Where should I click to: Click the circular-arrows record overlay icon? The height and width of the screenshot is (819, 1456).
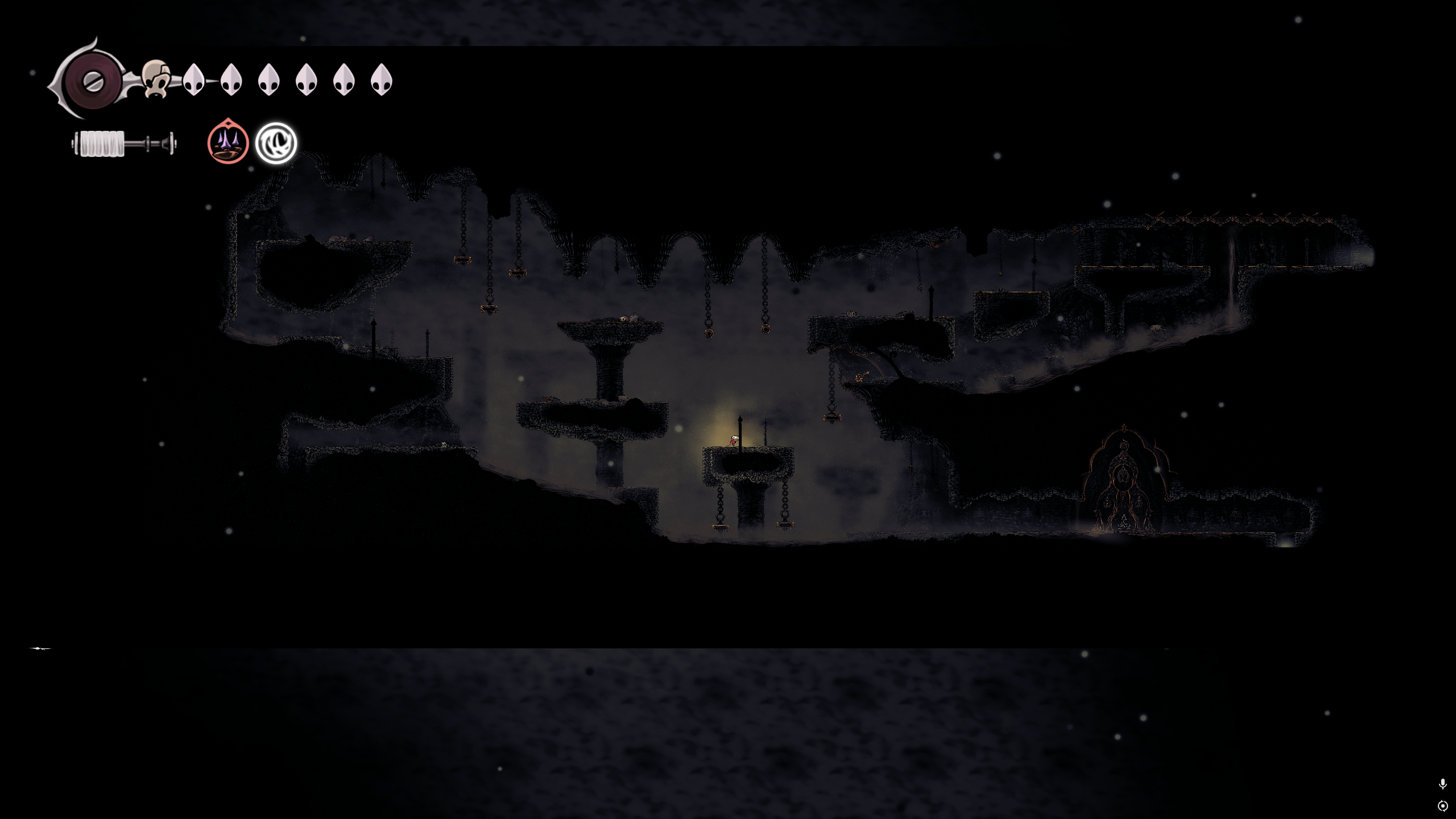coord(1442,806)
